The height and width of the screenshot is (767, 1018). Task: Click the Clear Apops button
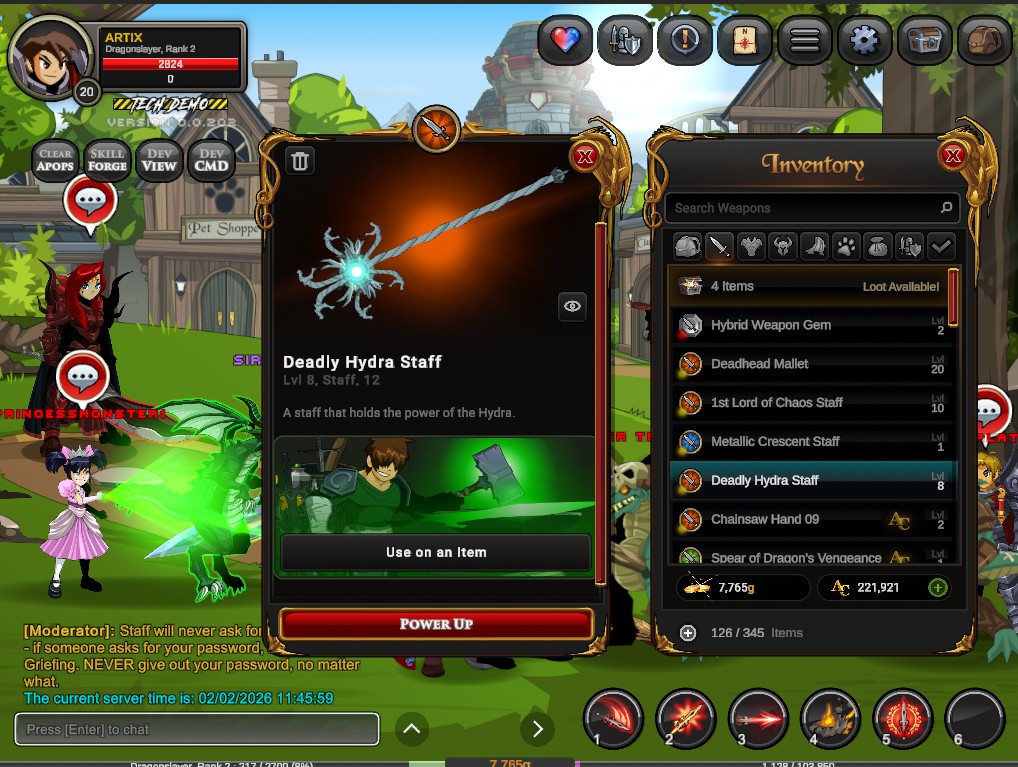[x=55, y=160]
